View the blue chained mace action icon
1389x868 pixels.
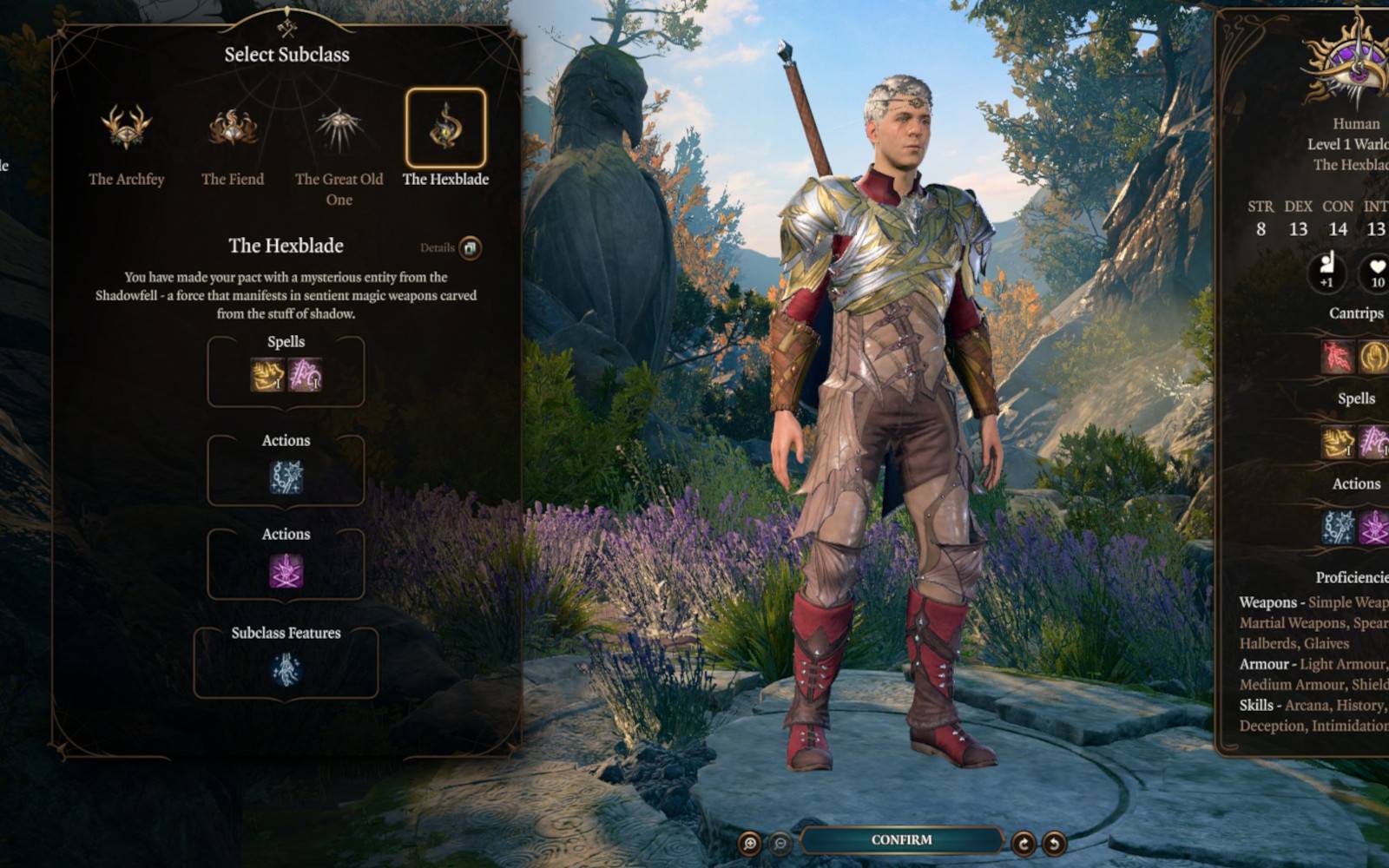click(286, 477)
